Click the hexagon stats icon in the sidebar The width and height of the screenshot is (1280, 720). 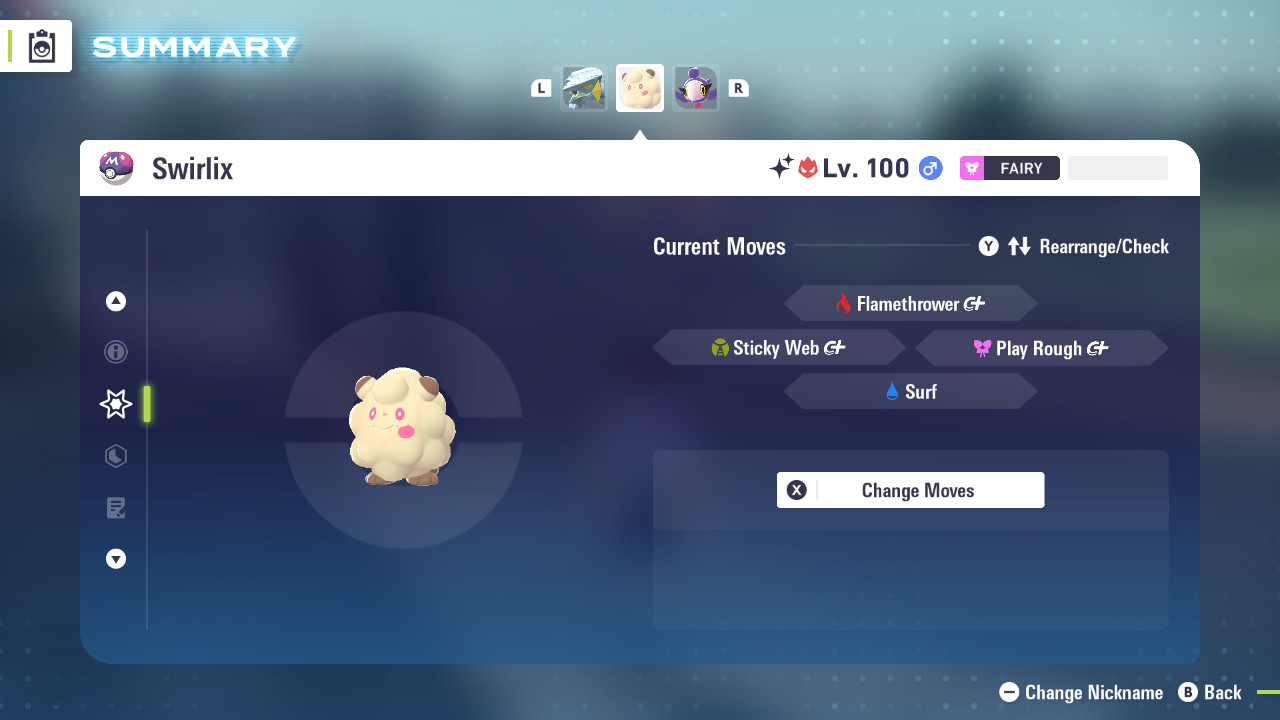115,456
